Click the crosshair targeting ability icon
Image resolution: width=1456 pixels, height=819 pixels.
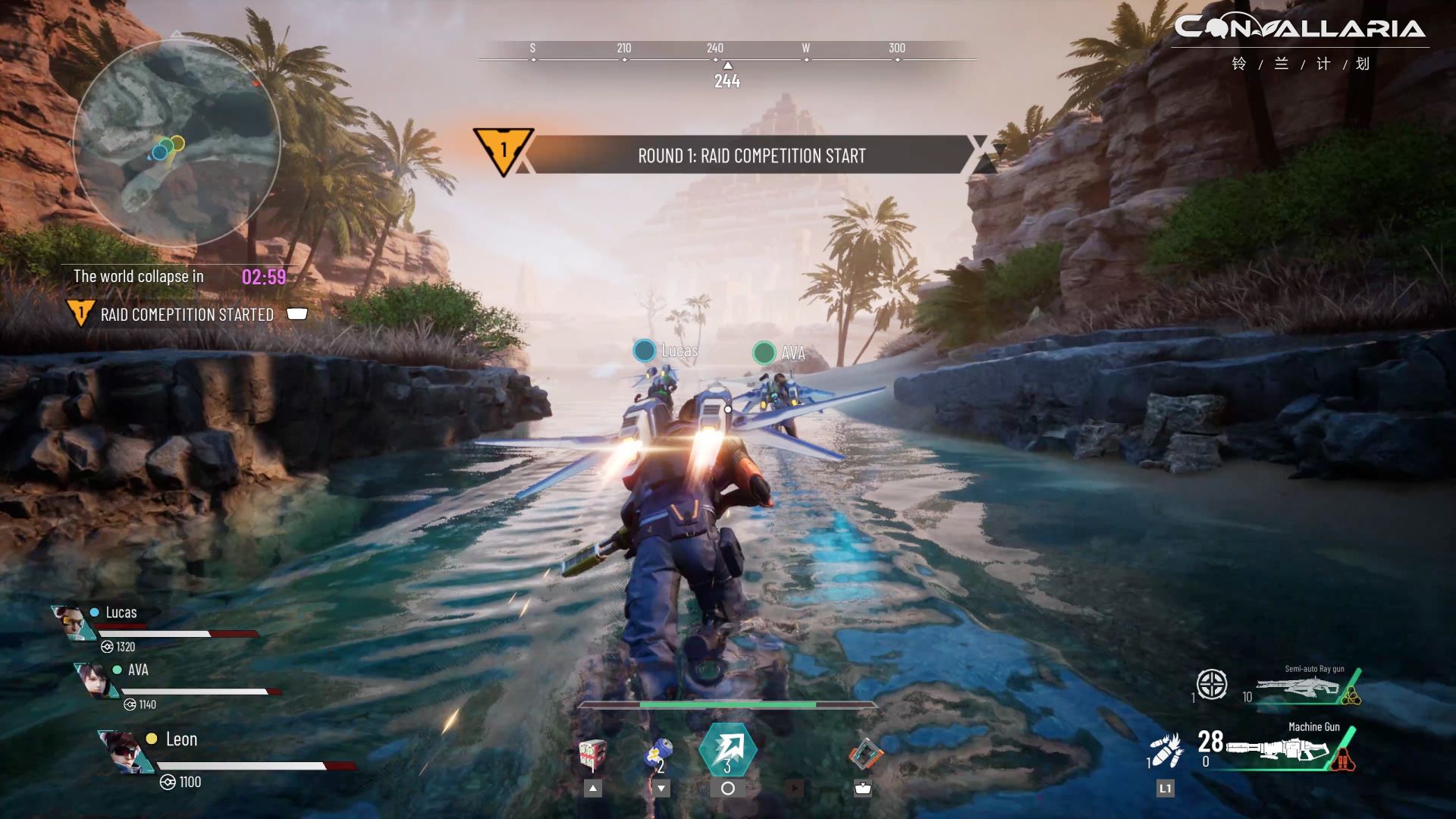(x=1211, y=685)
